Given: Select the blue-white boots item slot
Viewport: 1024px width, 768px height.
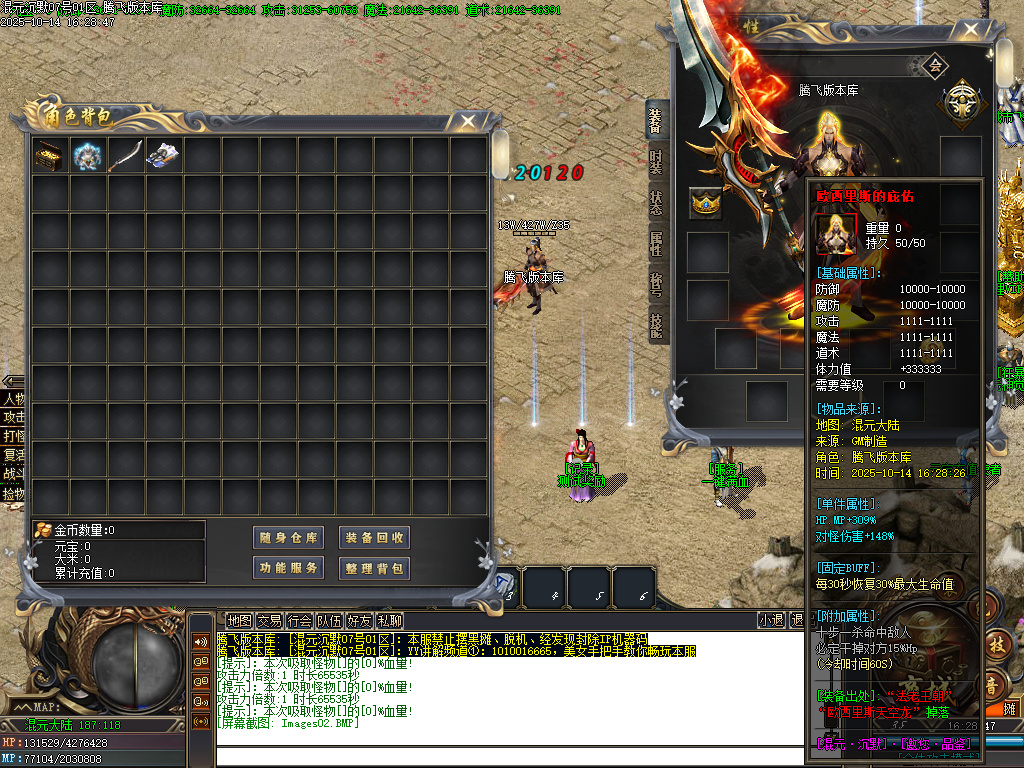Looking at the screenshot, I should (162, 156).
